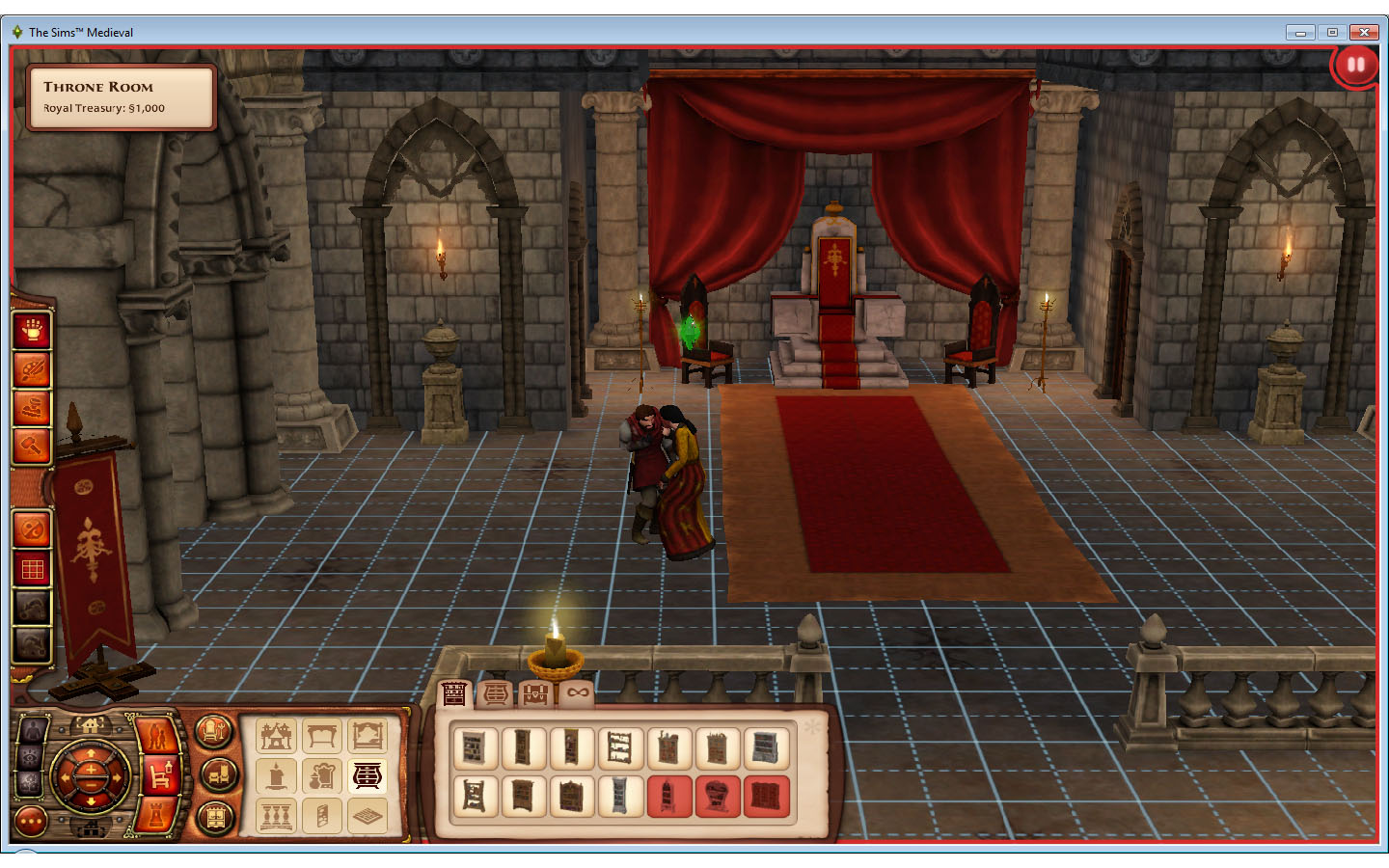1389x868 pixels.
Task: Rotate the camera with the left arrow
Action: click(65, 777)
